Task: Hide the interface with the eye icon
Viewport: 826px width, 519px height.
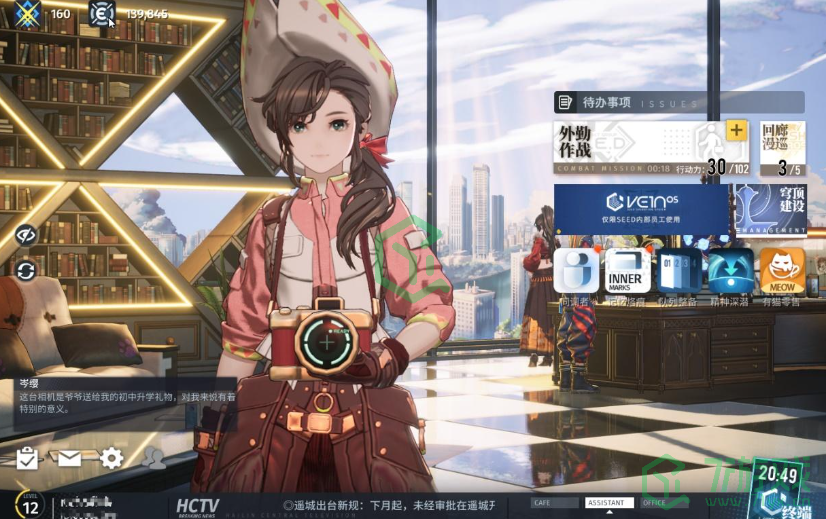Action: (26, 235)
